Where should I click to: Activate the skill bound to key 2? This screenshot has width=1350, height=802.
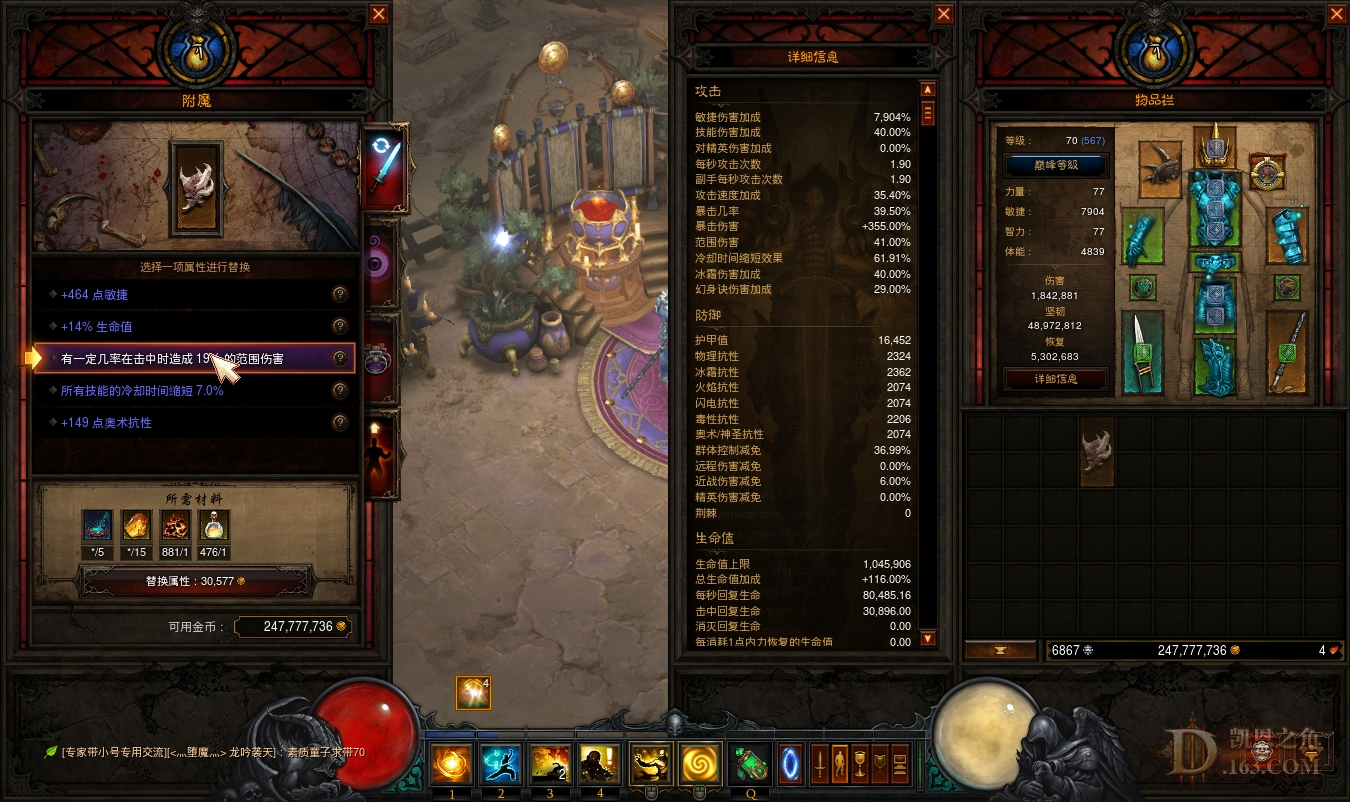pyautogui.click(x=500, y=764)
